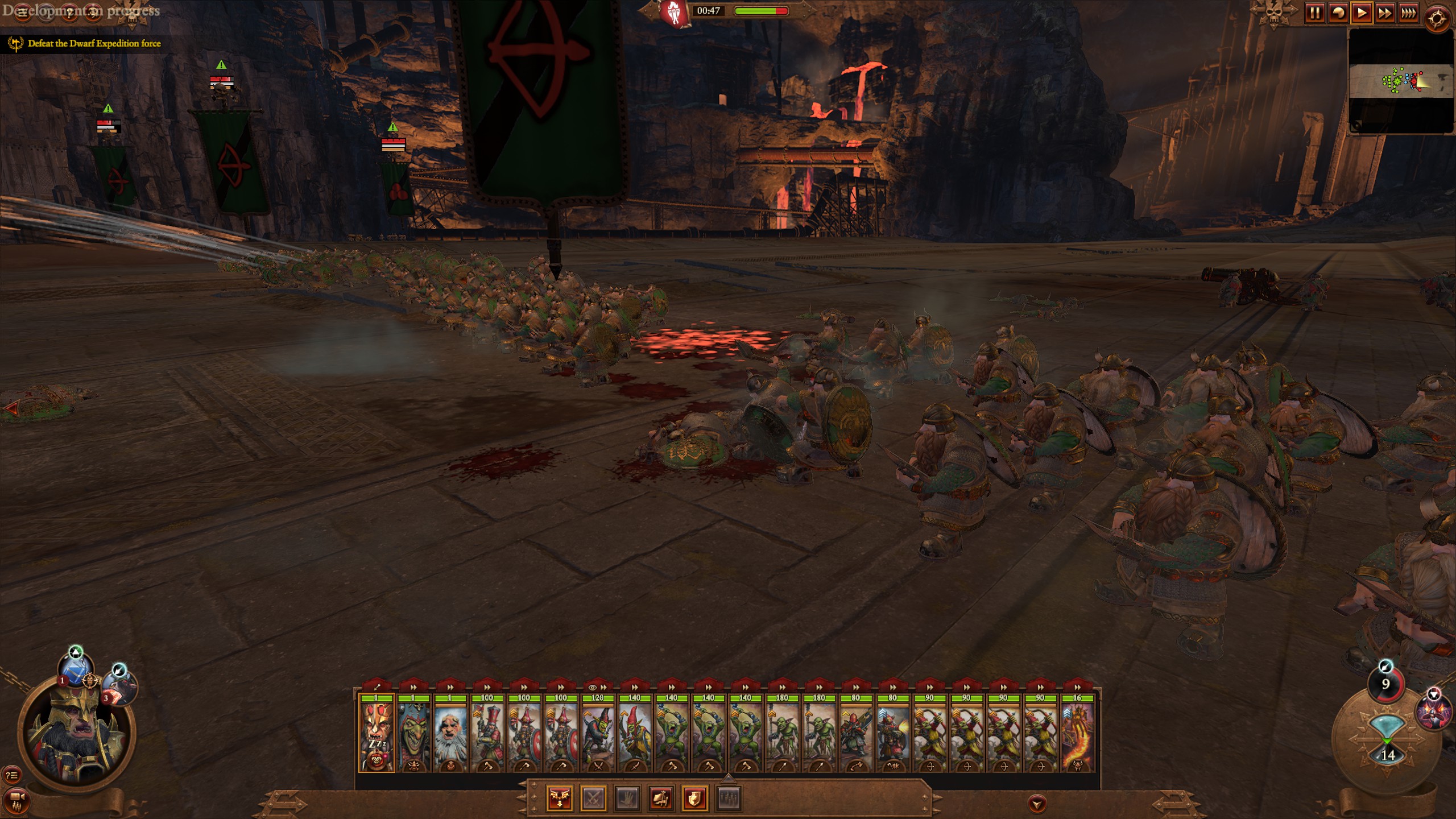Pause the battle
1456x819 pixels.
(x=1314, y=13)
